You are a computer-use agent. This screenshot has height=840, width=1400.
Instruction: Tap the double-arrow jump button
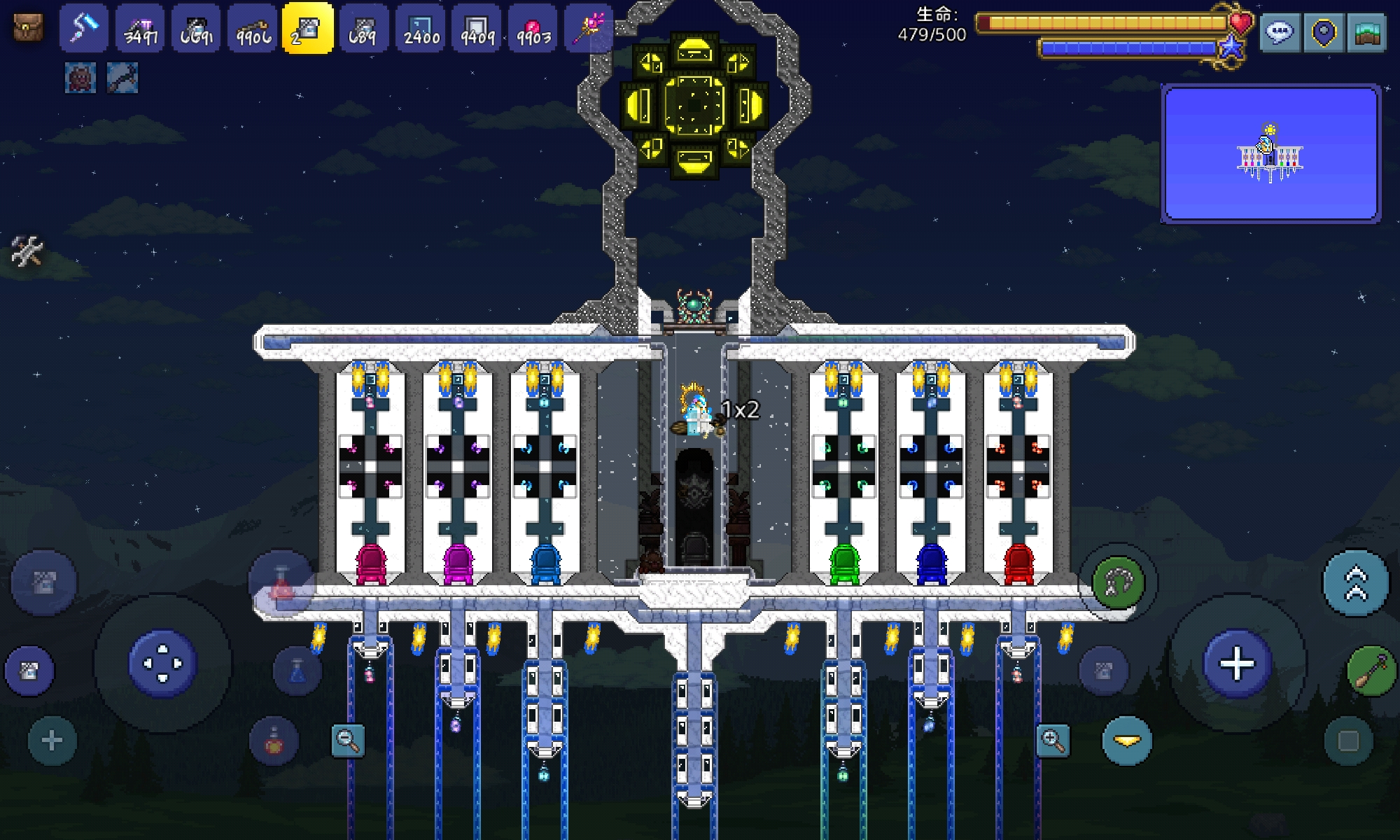tap(1356, 583)
